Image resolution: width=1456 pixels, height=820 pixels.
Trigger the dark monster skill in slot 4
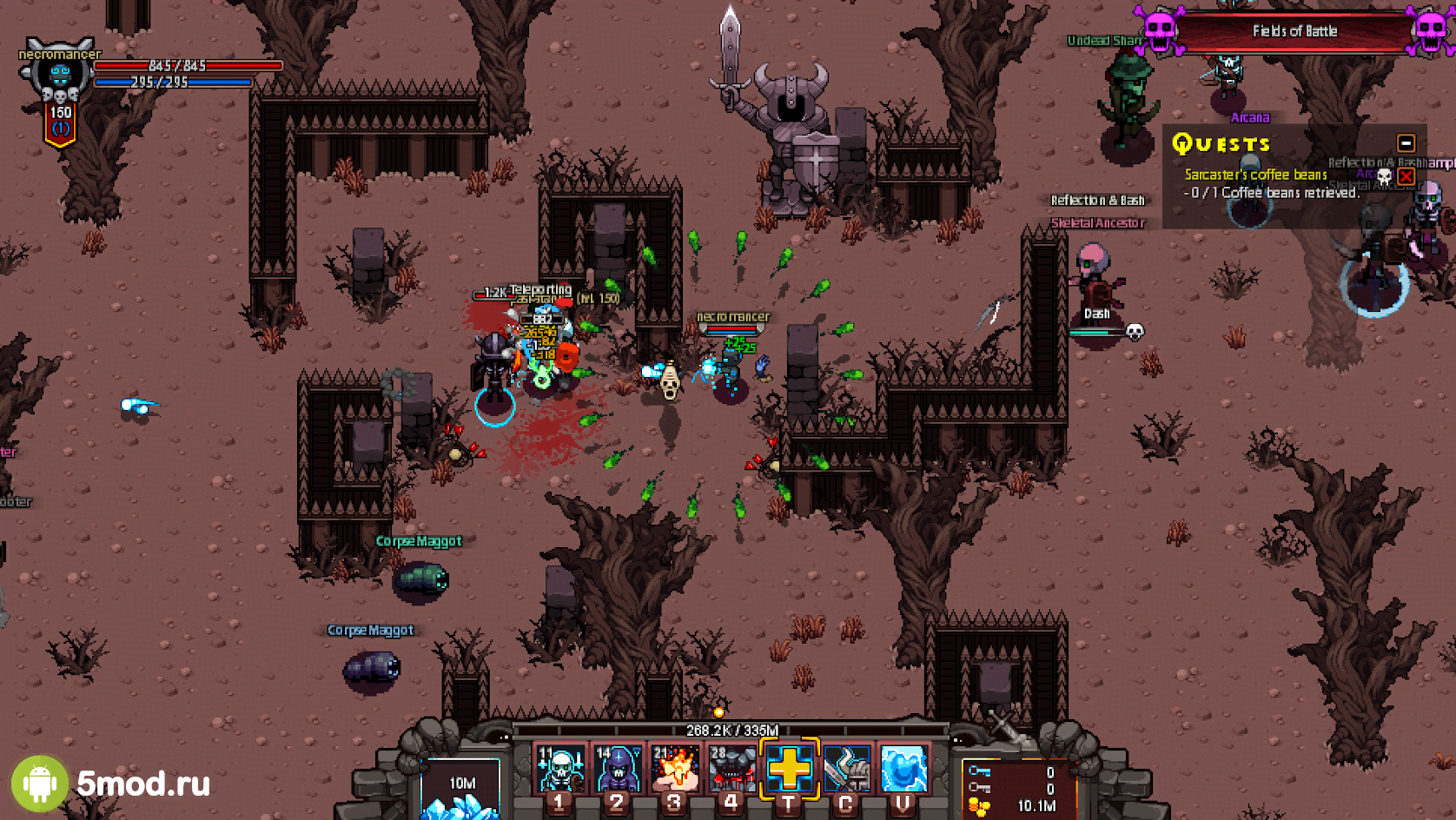[732, 769]
